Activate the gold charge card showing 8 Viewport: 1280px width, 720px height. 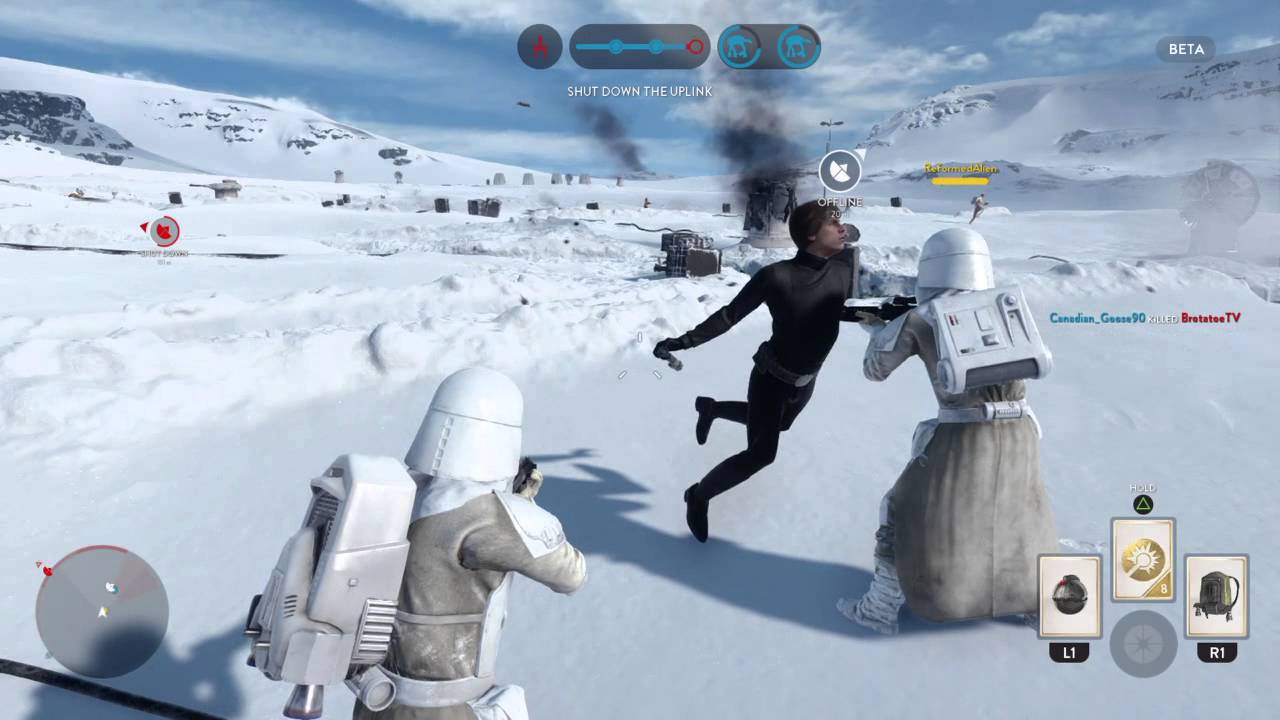[1143, 560]
